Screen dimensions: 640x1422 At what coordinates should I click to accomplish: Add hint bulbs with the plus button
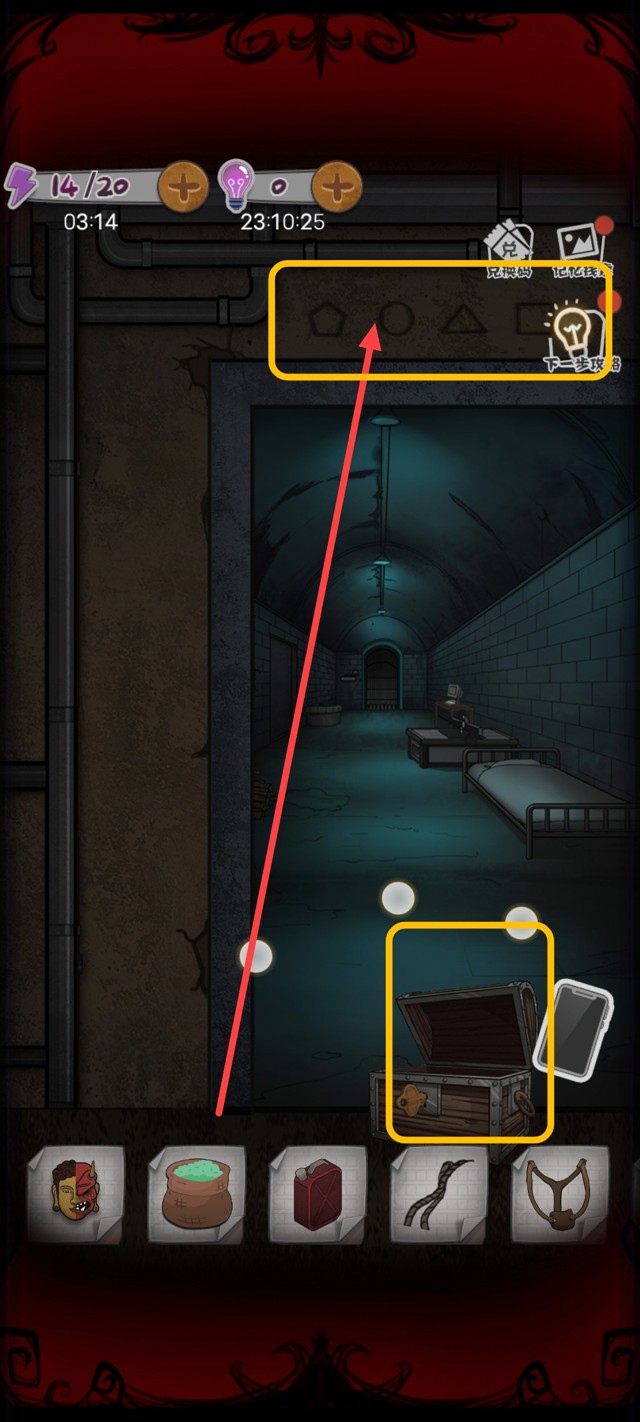coord(337,186)
